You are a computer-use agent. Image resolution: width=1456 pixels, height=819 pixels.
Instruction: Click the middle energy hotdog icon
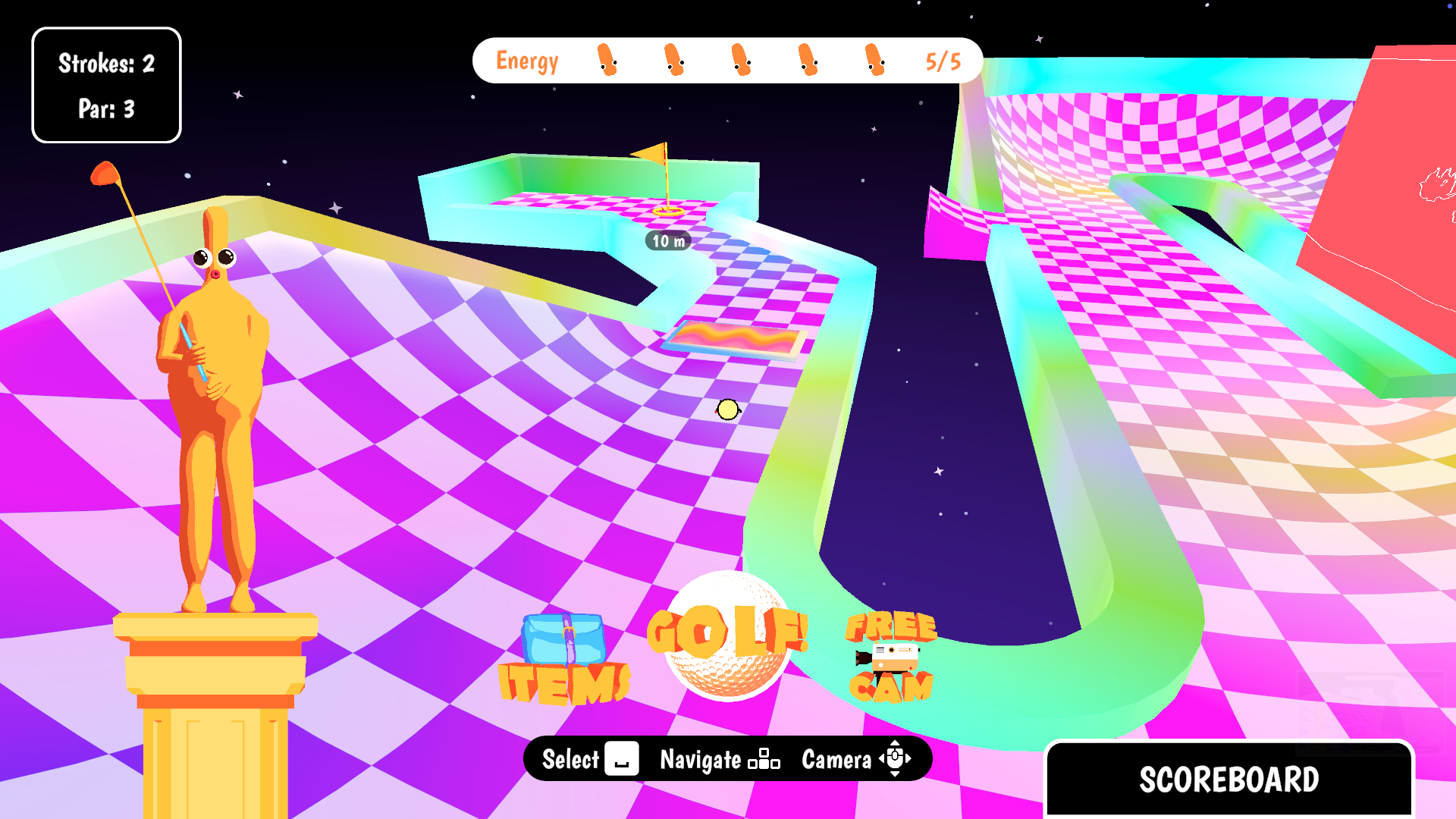741,61
